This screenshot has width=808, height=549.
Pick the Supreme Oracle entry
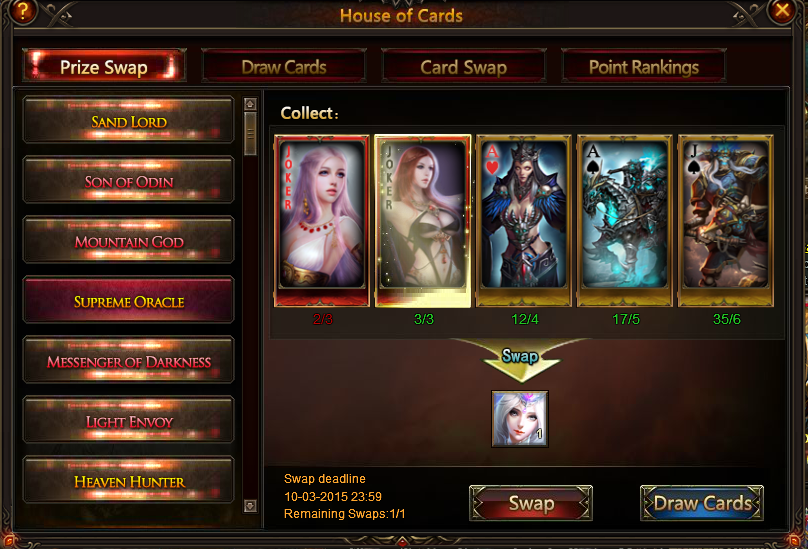tap(128, 301)
